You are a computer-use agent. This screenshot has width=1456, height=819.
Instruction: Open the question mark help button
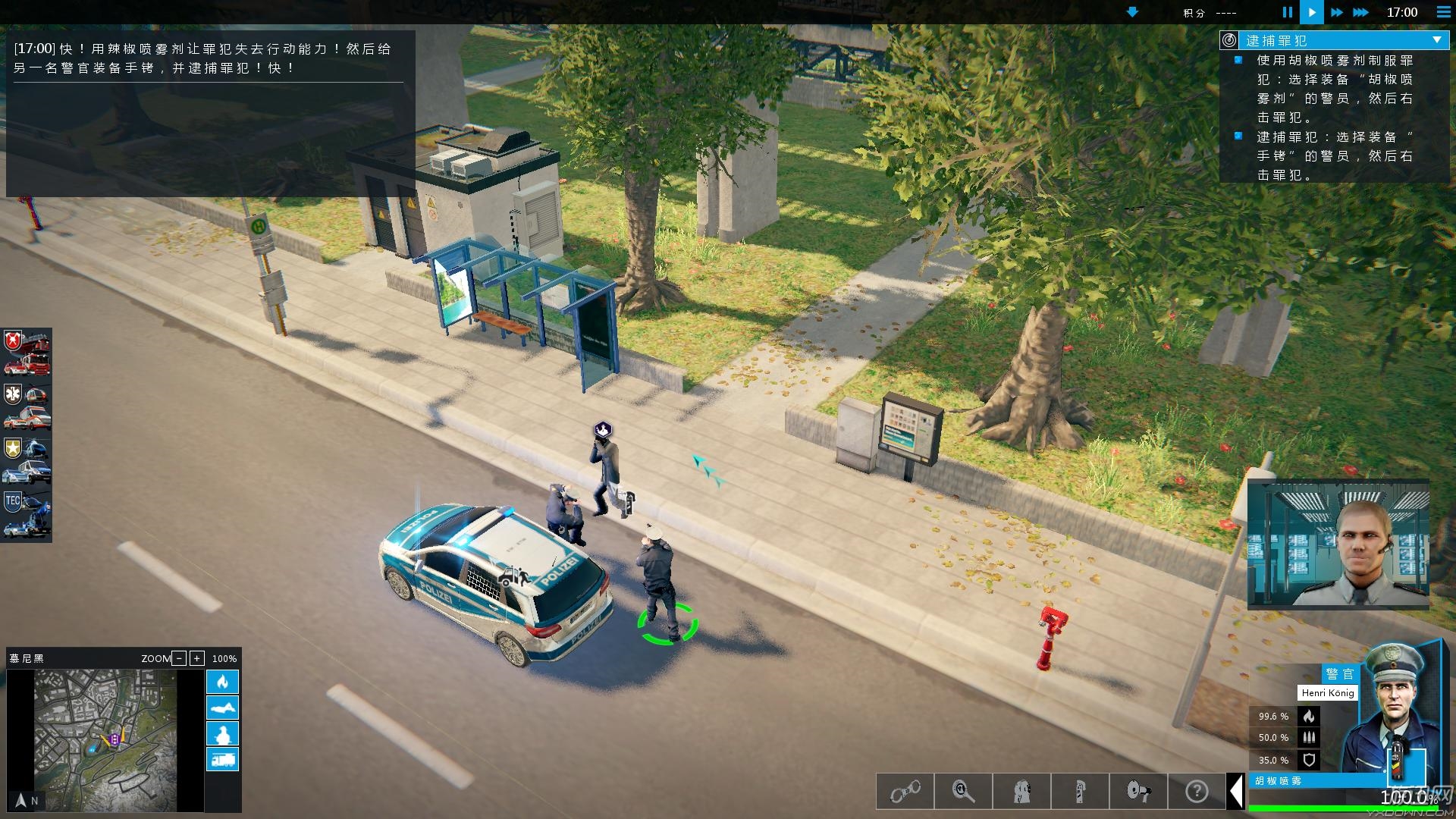[x=1197, y=792]
